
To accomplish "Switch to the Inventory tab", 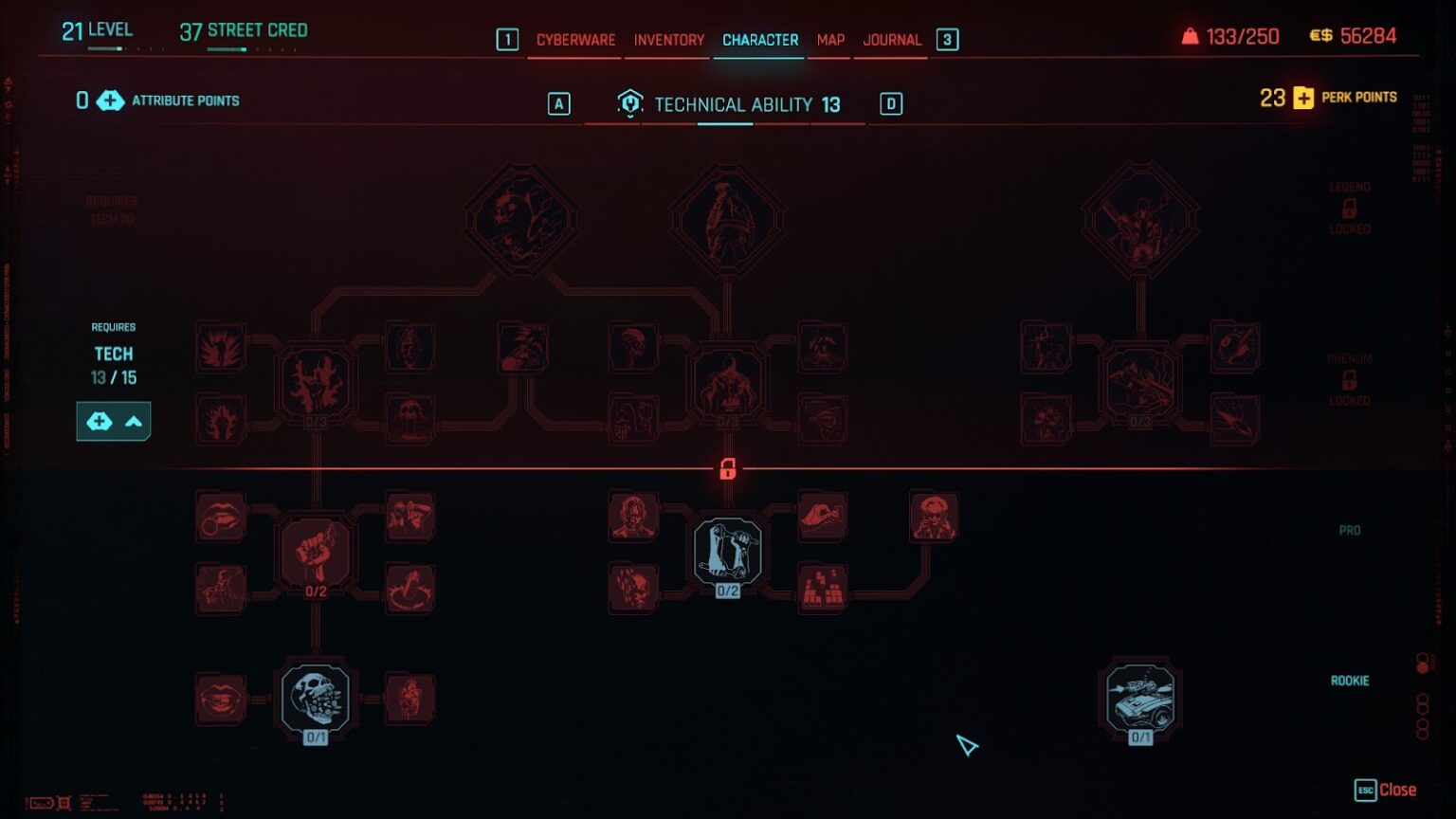I will tap(667, 40).
